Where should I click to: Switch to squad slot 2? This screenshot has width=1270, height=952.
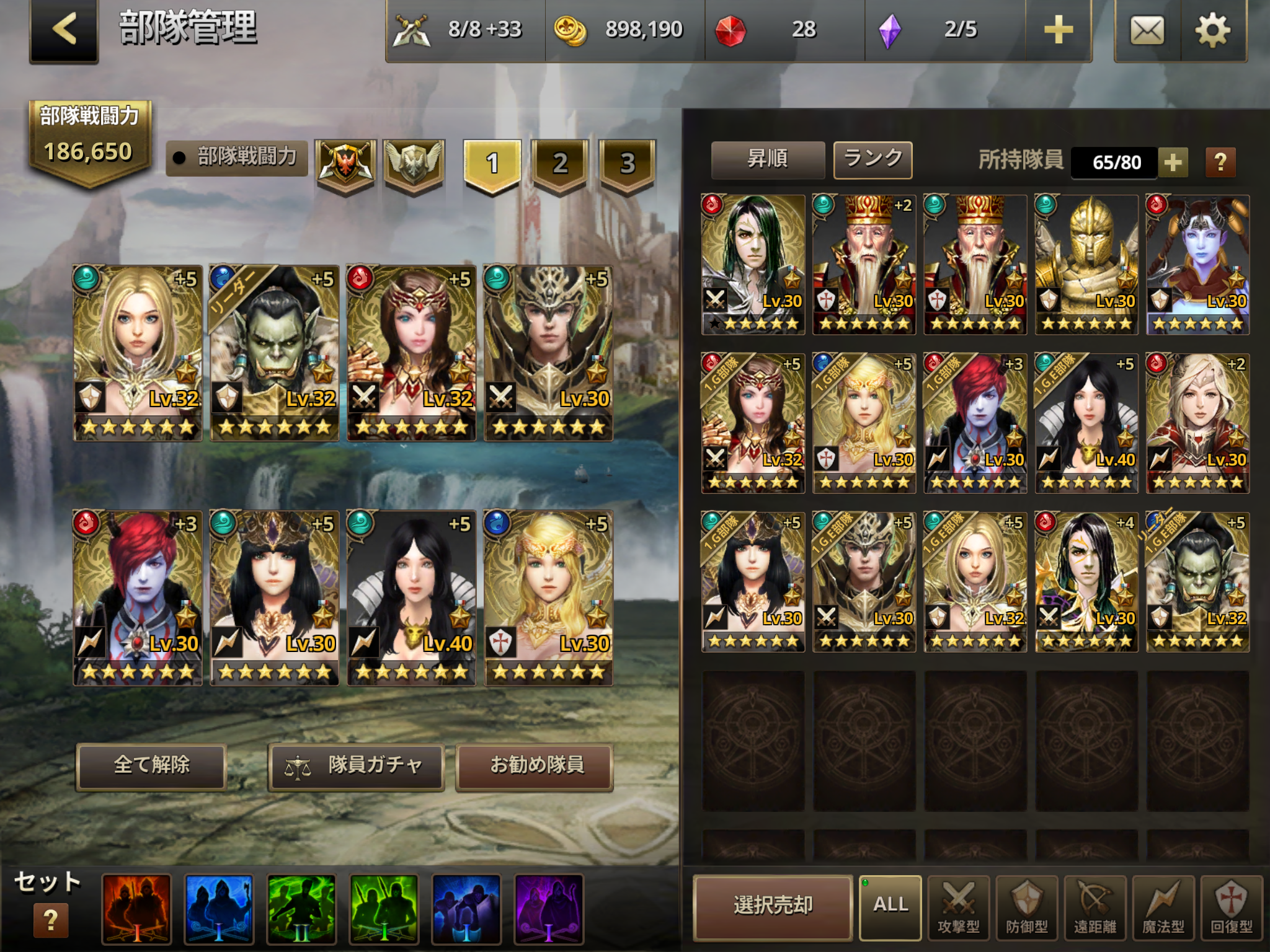[x=559, y=164]
